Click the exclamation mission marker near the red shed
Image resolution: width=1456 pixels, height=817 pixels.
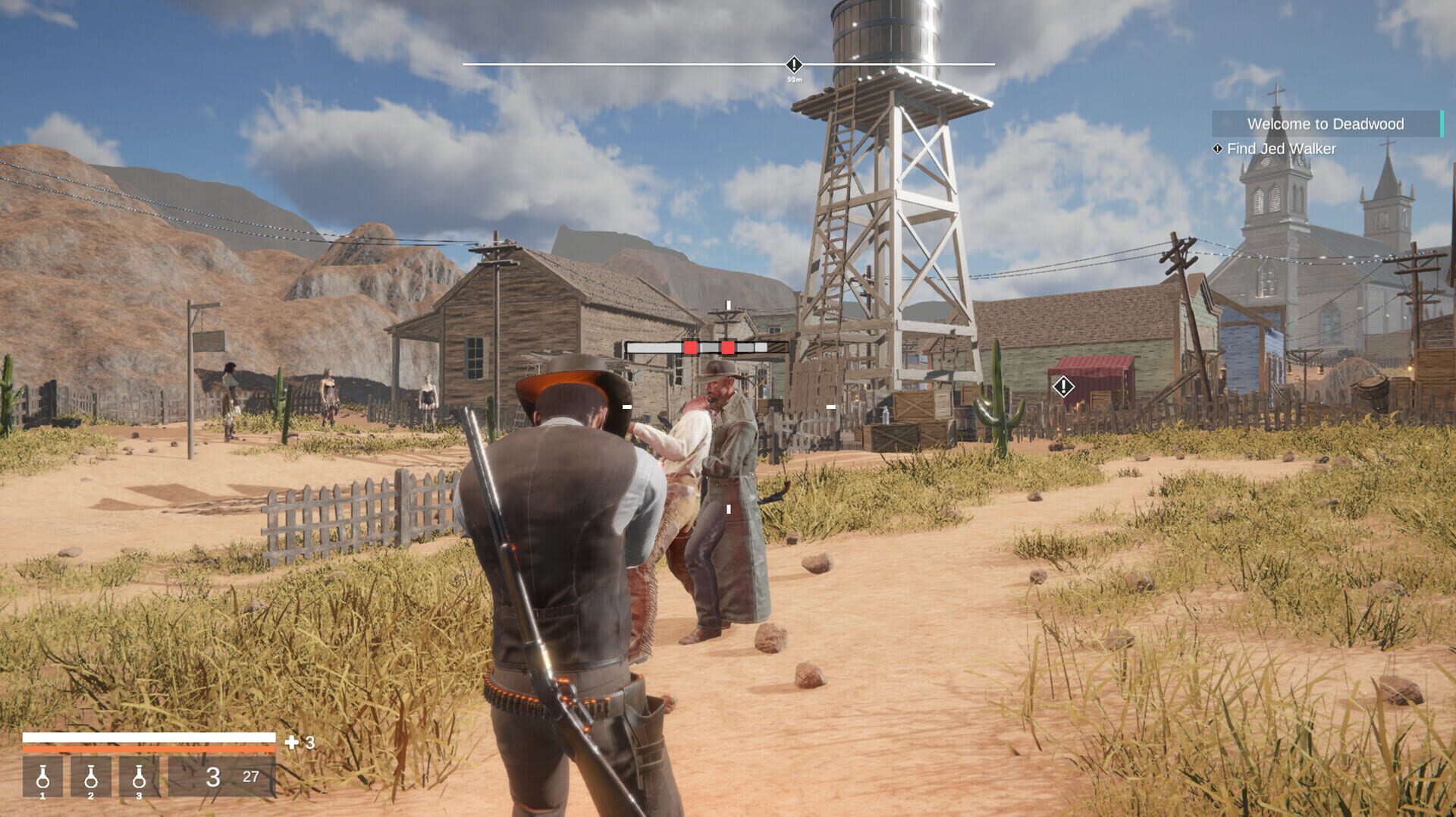(1062, 387)
